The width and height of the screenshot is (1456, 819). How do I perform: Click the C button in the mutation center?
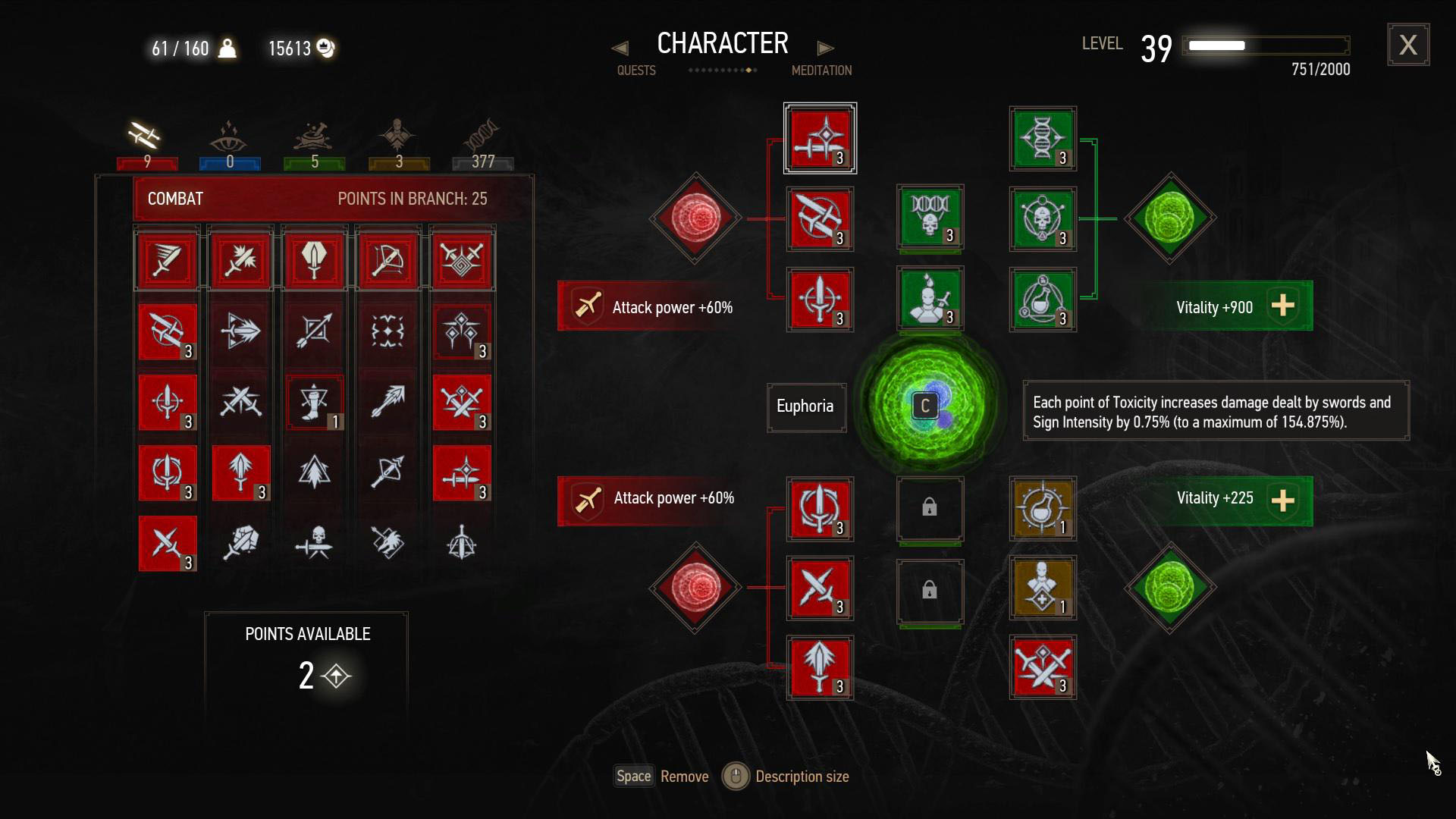click(x=924, y=406)
